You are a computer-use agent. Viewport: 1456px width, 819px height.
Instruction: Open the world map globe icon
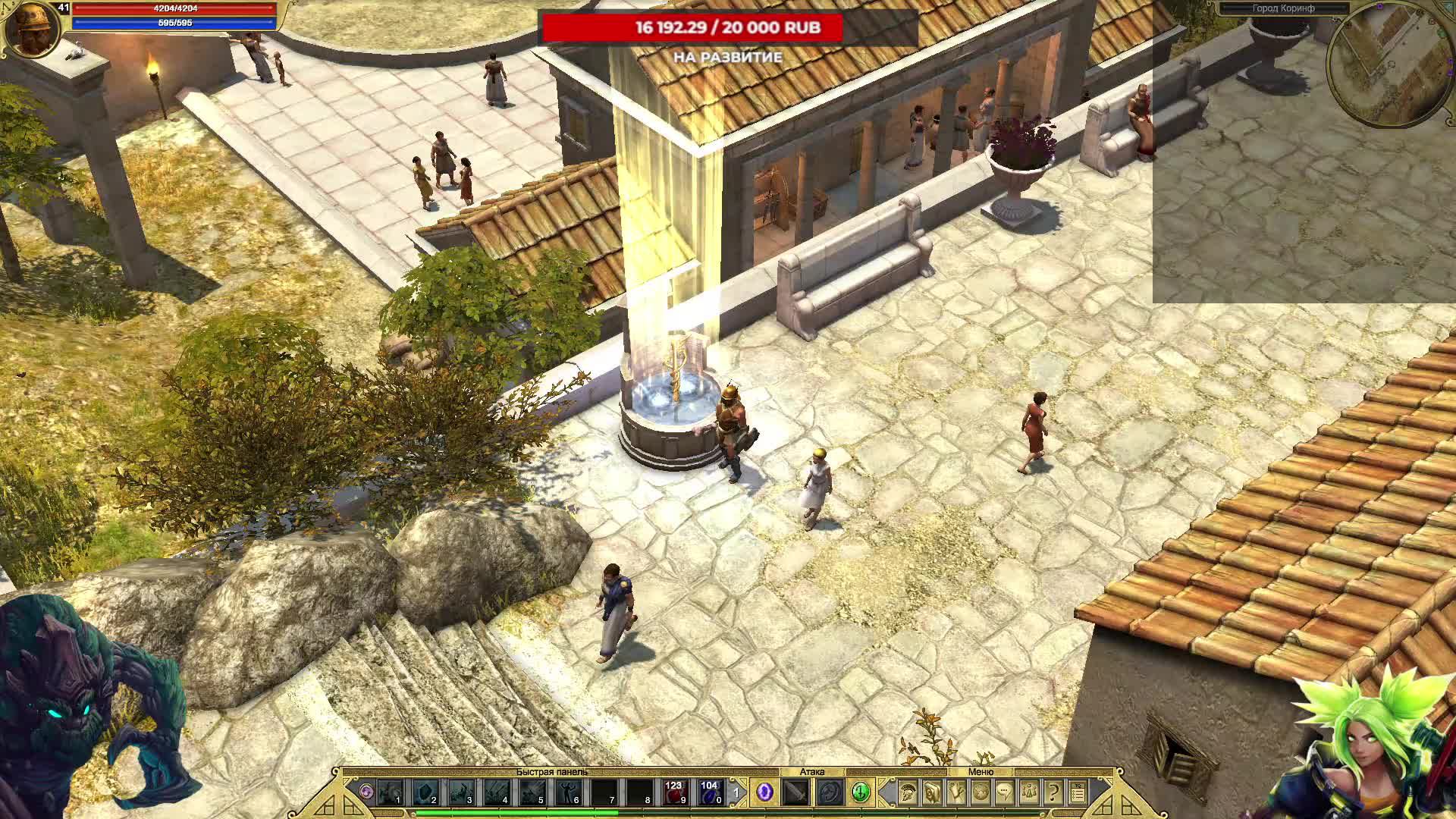point(981,791)
